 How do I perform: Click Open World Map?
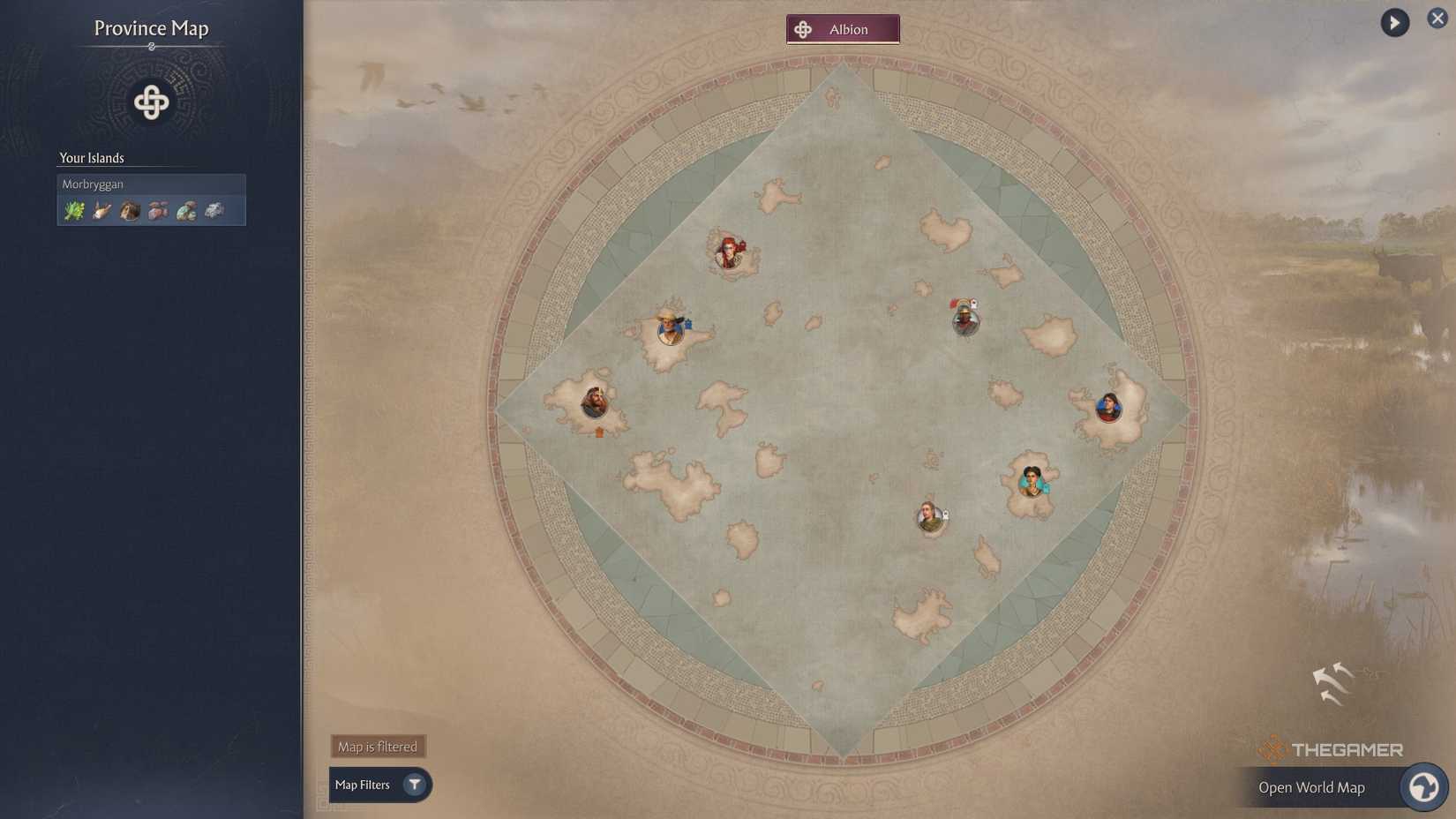pyautogui.click(x=1313, y=786)
